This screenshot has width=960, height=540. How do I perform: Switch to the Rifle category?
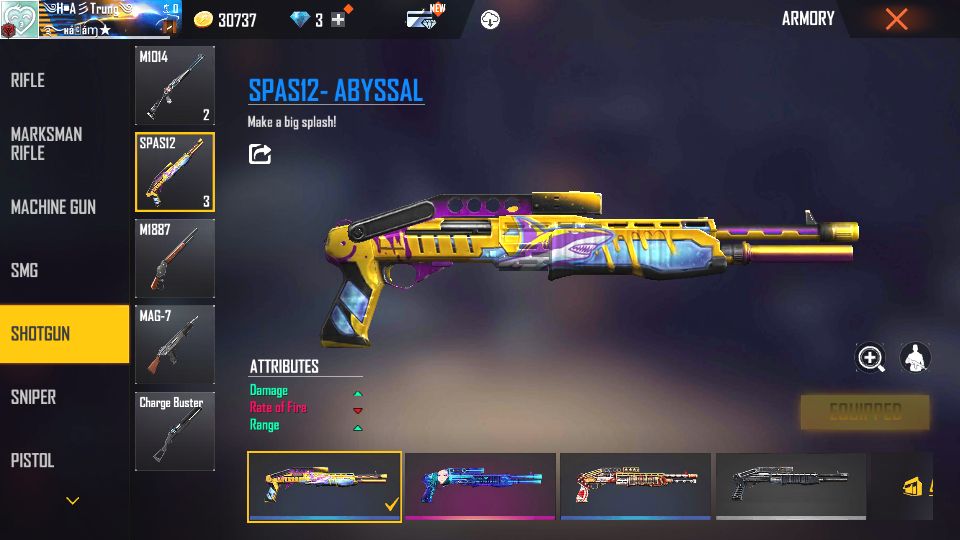(28, 80)
